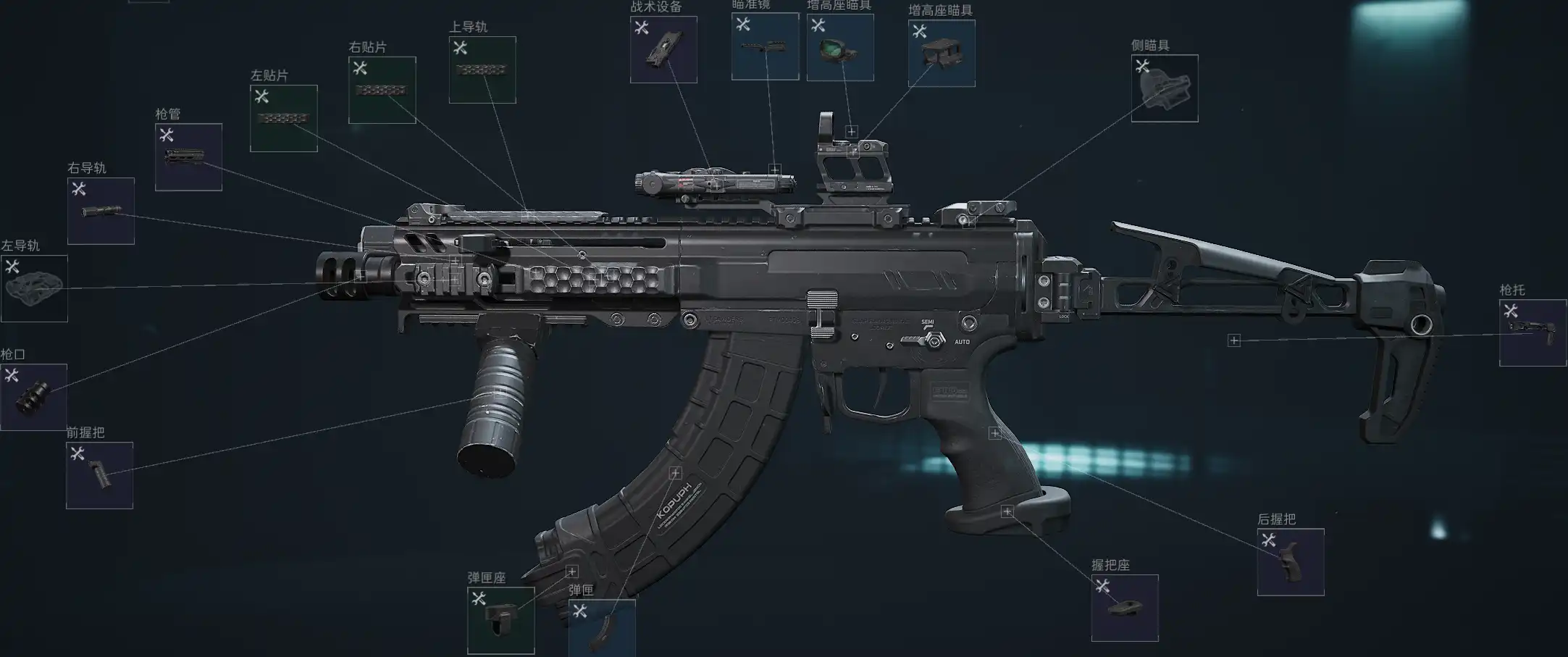1568x657 pixels.
Task: Select the 左导轨 left rail slot
Action: 34,288
